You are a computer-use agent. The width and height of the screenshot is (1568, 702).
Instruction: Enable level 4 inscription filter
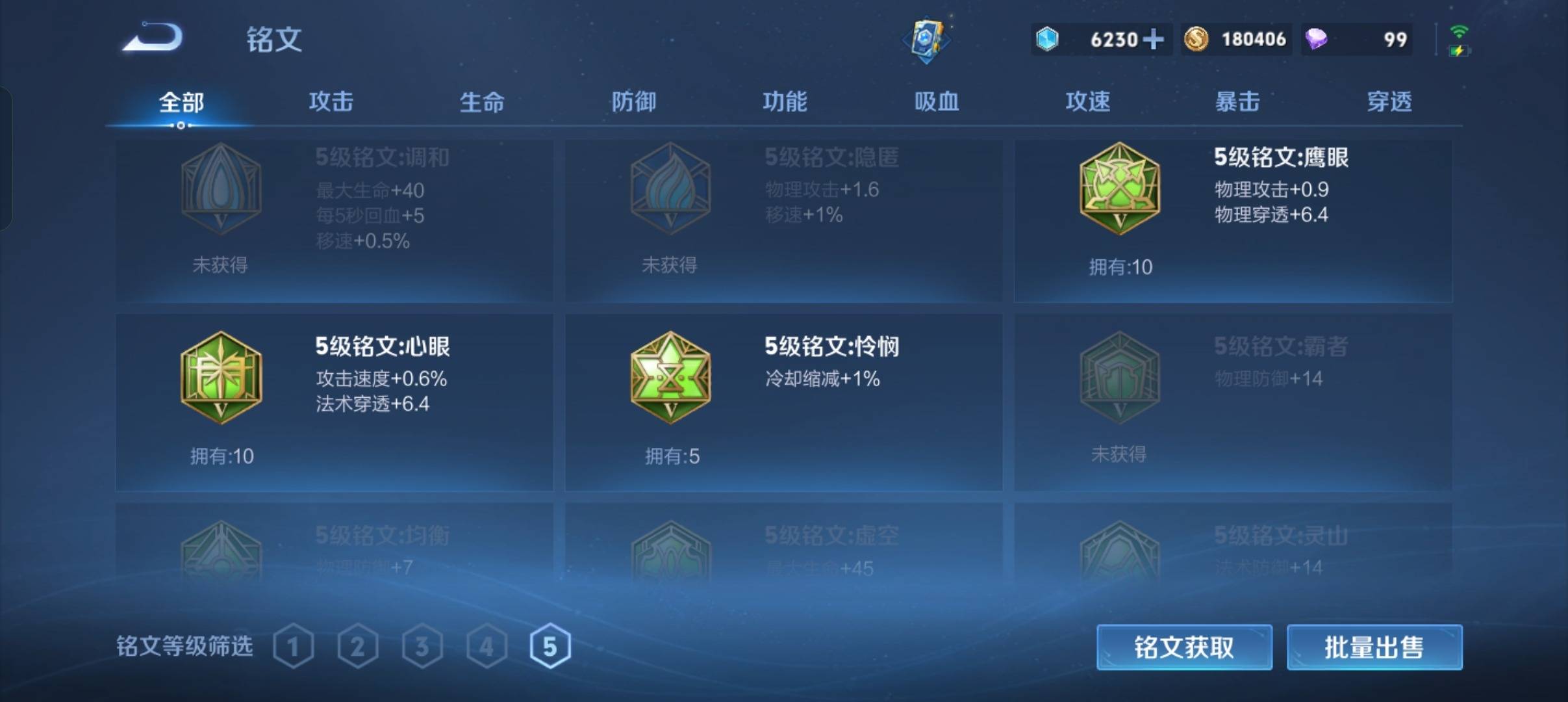(x=488, y=645)
